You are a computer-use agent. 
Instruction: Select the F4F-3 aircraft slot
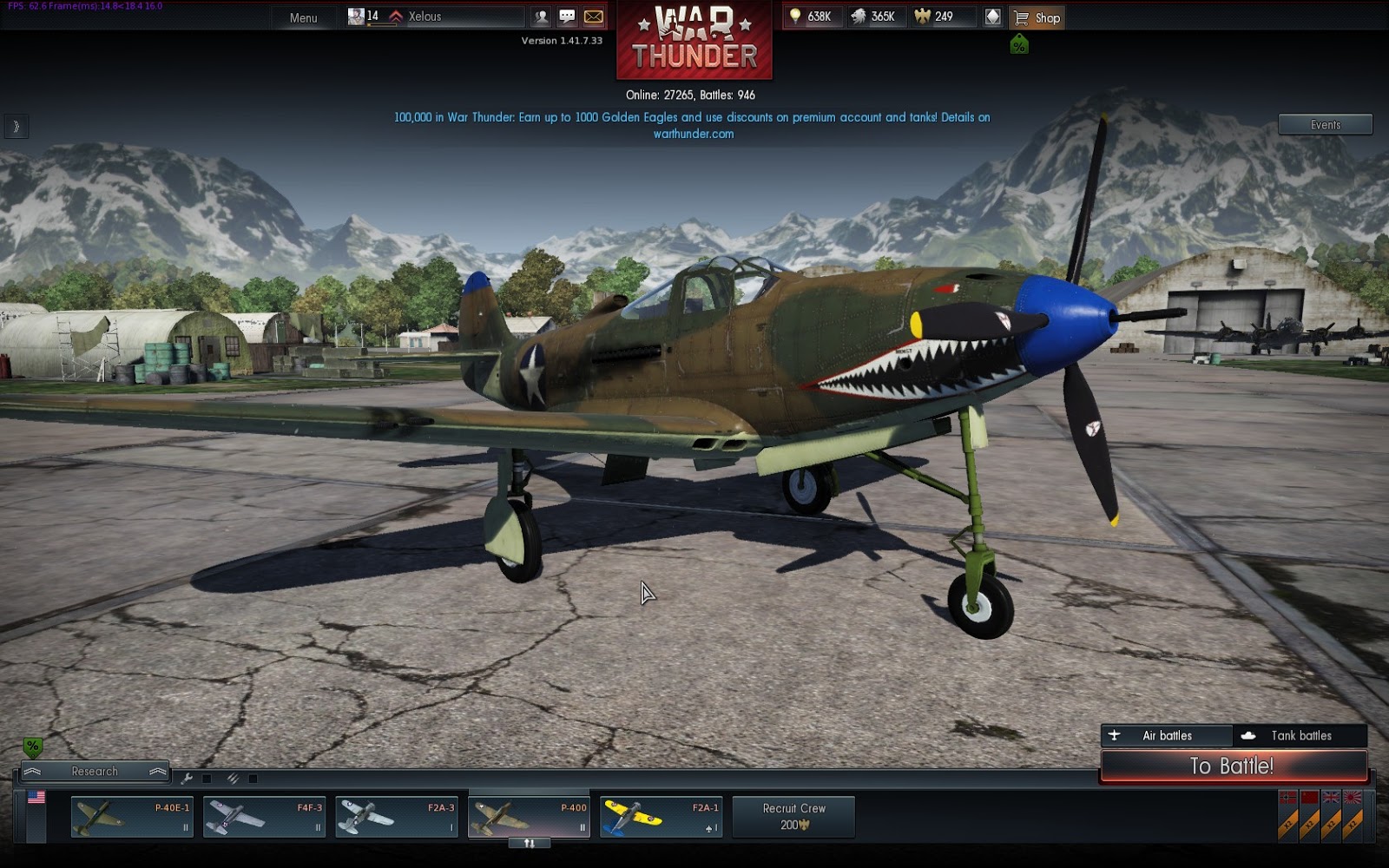(264, 818)
